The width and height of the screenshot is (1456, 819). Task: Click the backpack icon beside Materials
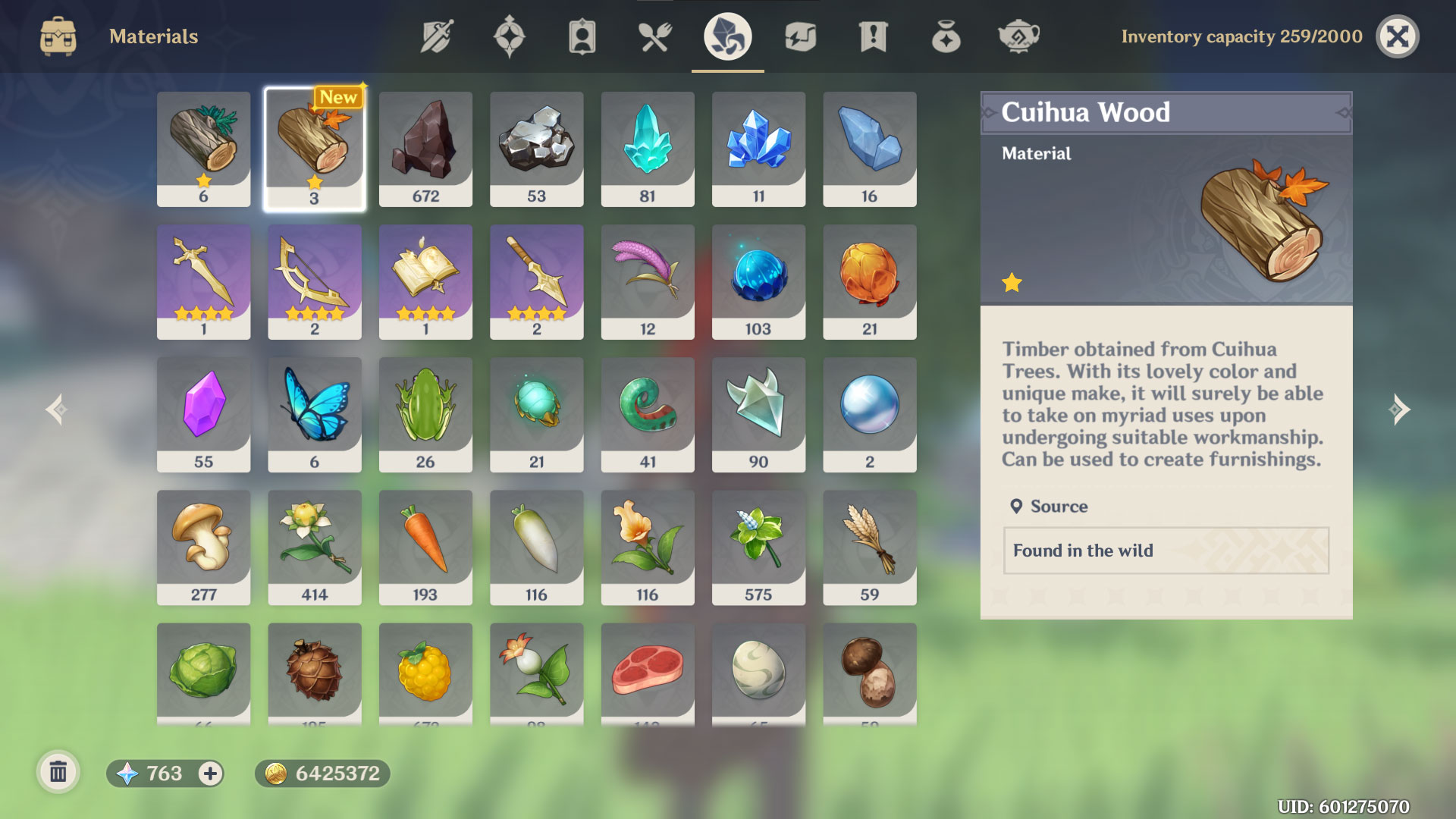click(57, 36)
